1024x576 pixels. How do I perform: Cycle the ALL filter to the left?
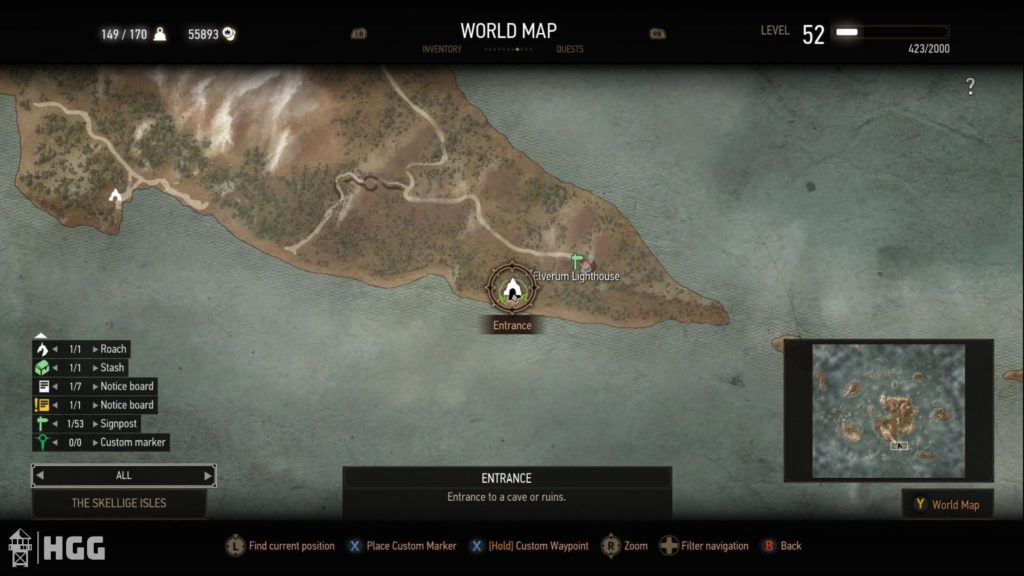40,475
